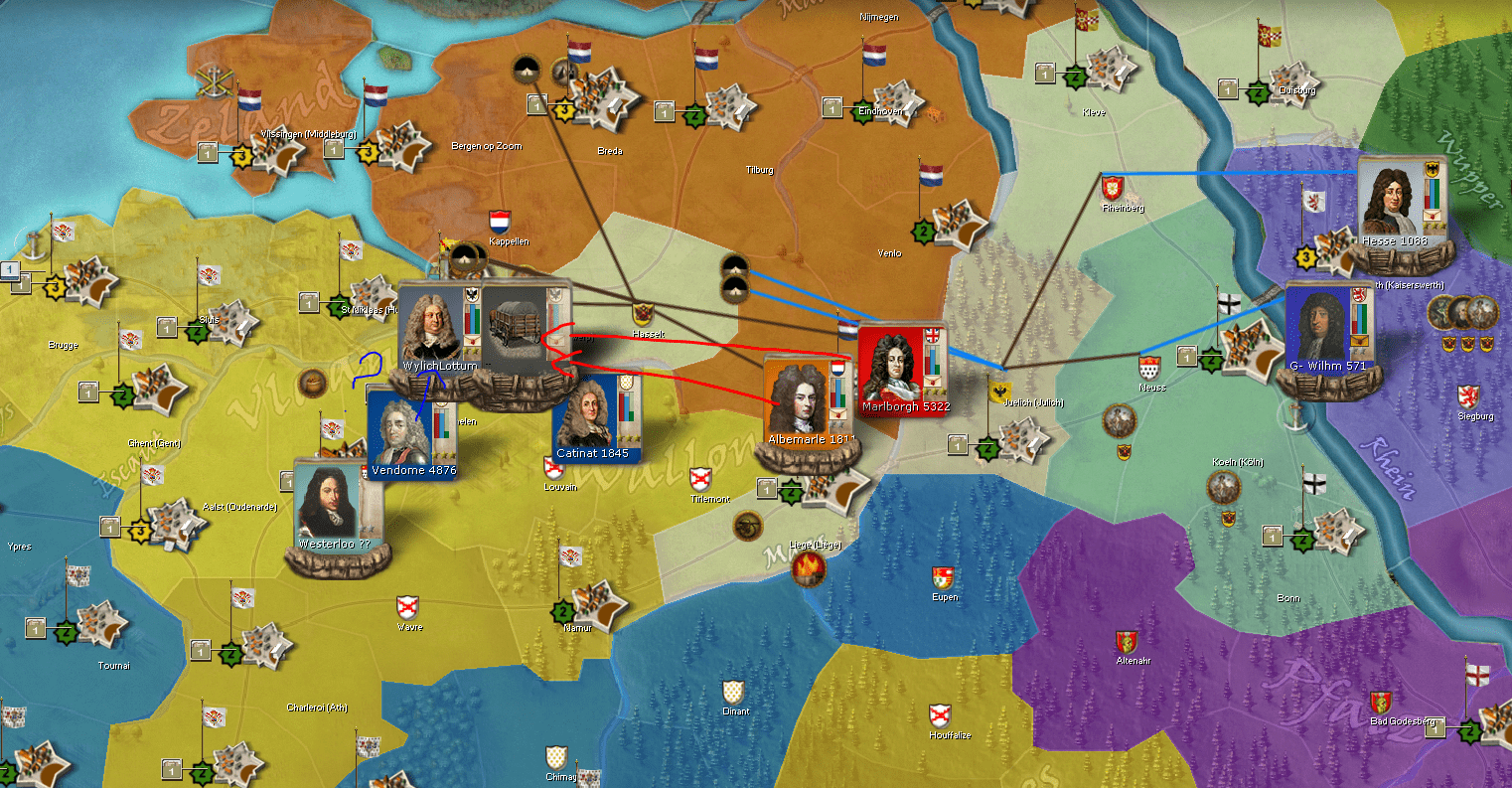The image size is (1512, 788).
Task: Choose the Vendome army stack
Action: (401, 428)
